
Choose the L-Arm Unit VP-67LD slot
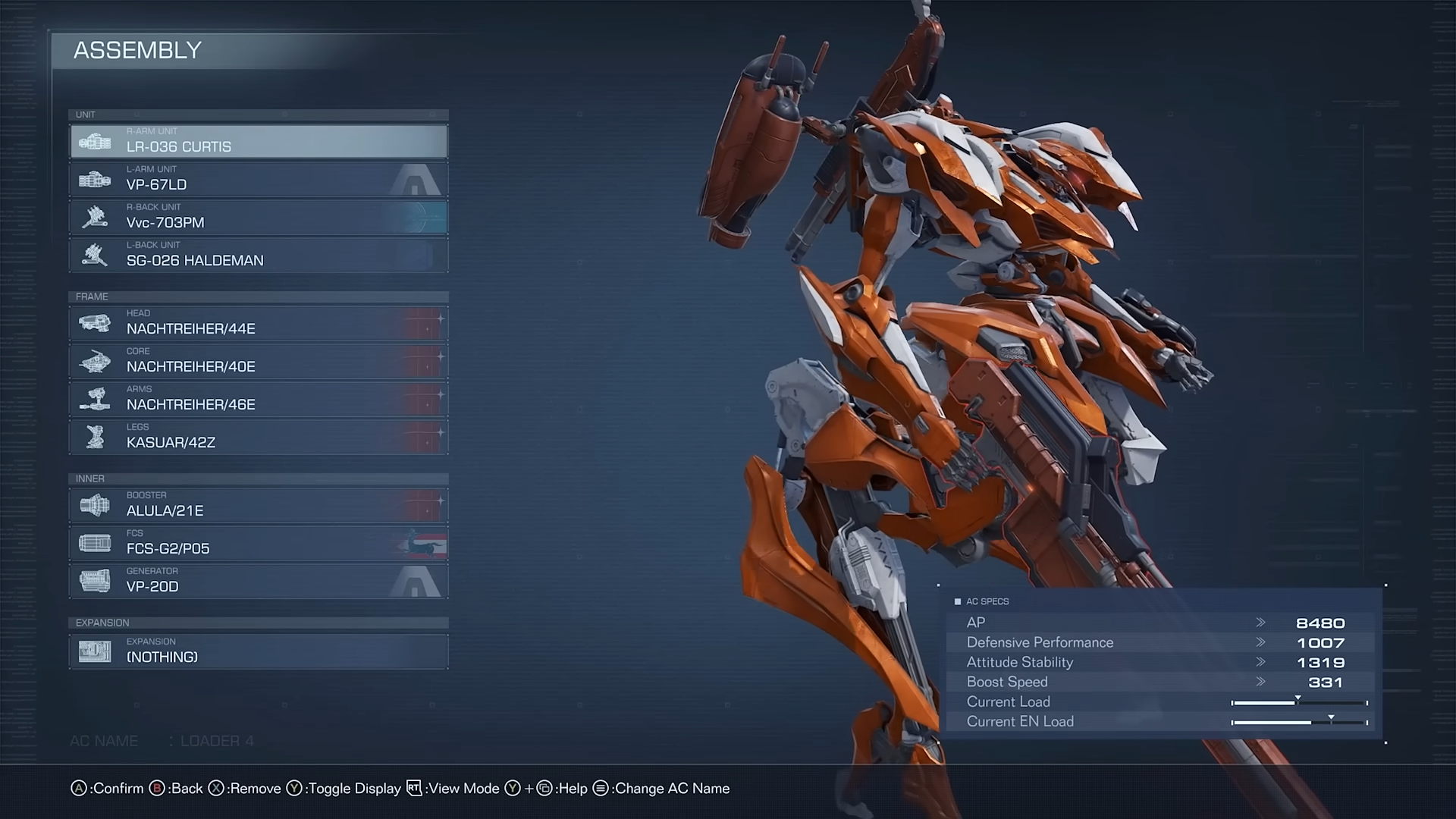(x=259, y=180)
